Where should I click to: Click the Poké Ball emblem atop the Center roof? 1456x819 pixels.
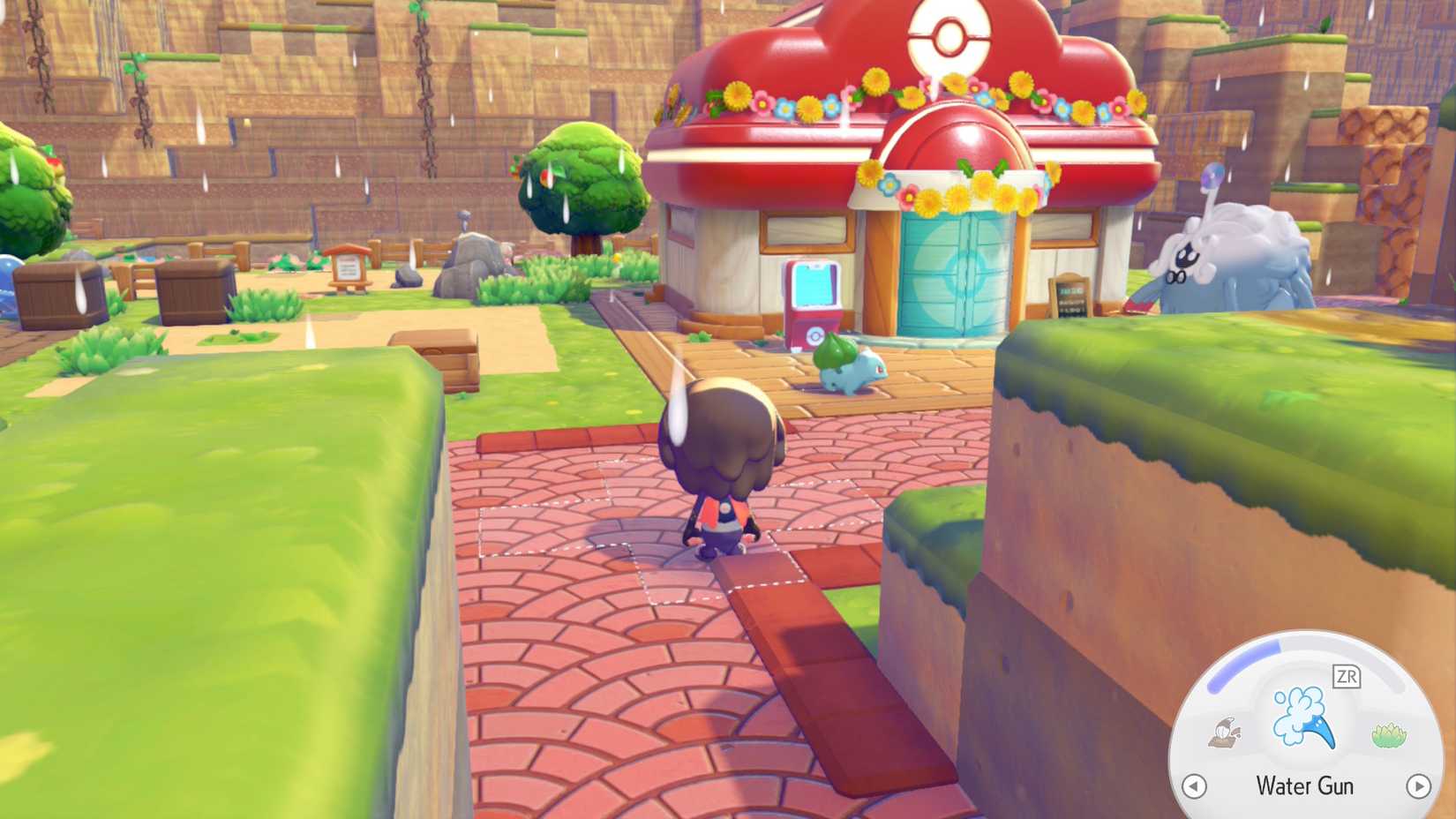(x=949, y=38)
